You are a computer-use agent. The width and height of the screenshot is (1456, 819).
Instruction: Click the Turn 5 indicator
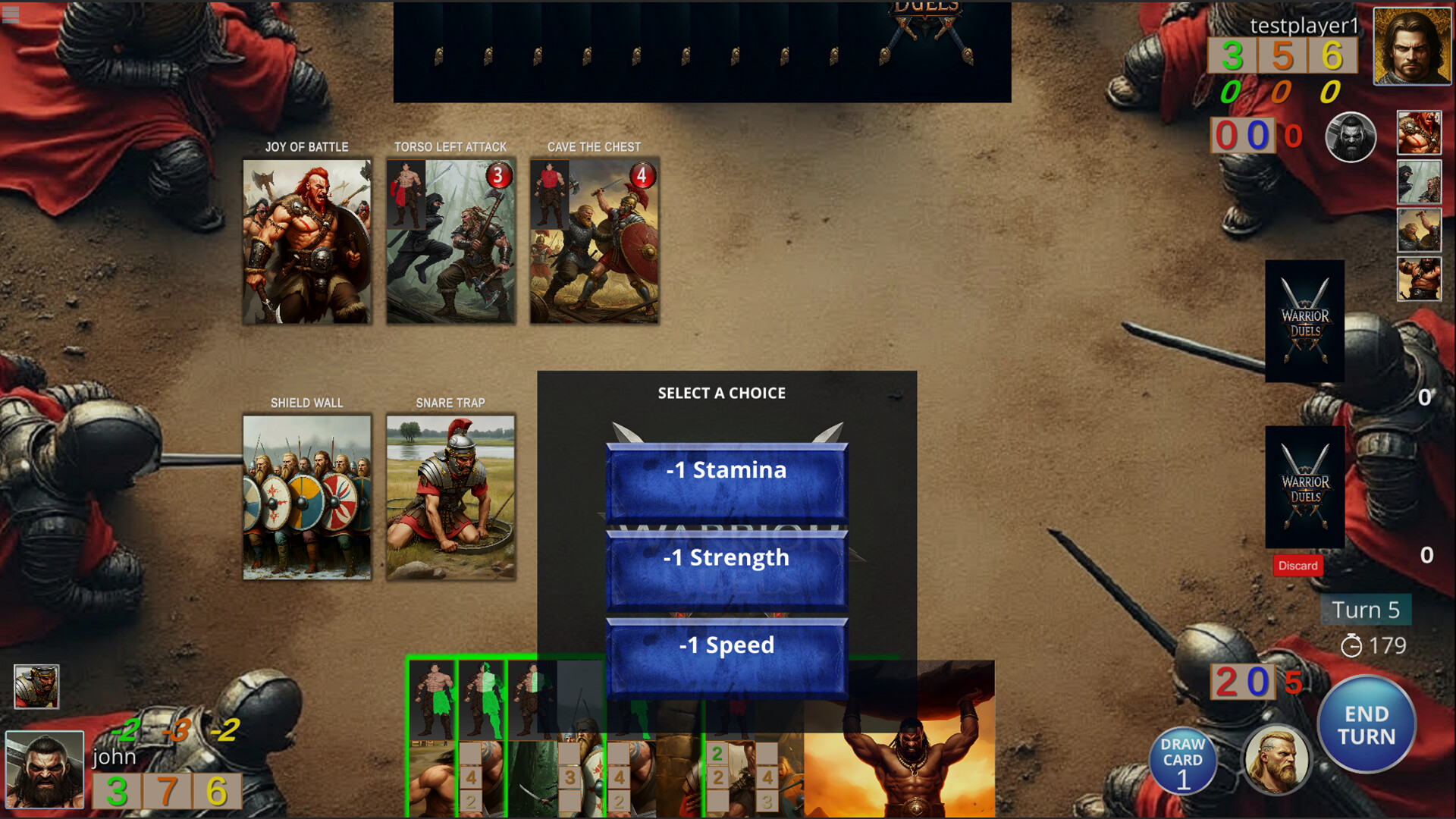tap(1366, 610)
